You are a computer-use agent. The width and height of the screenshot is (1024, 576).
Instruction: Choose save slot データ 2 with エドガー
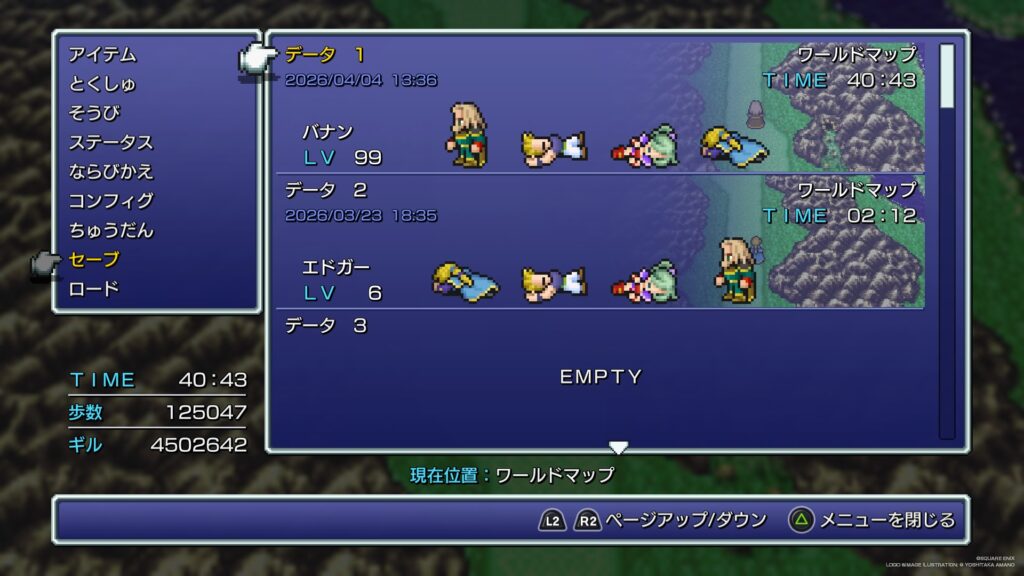click(600, 242)
